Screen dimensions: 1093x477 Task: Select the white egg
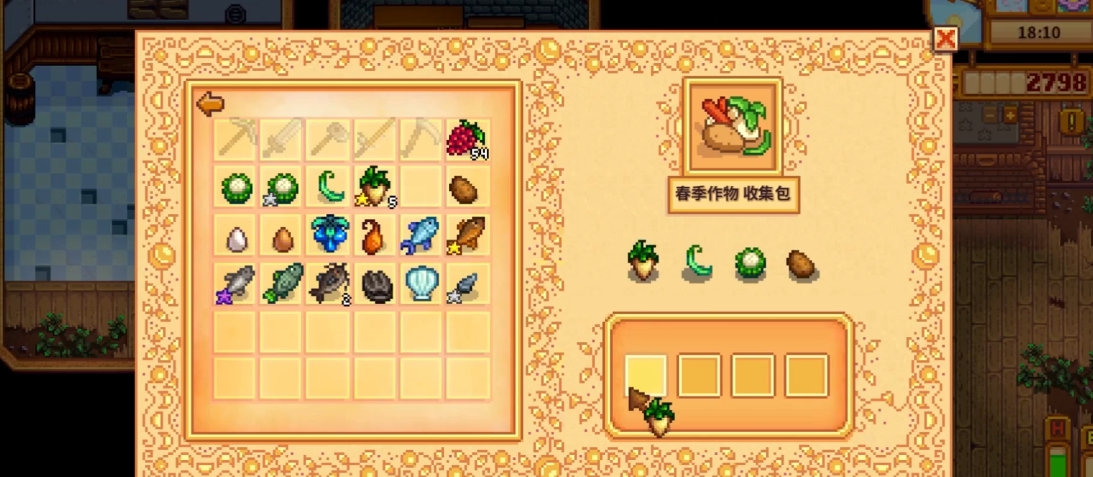click(x=236, y=236)
